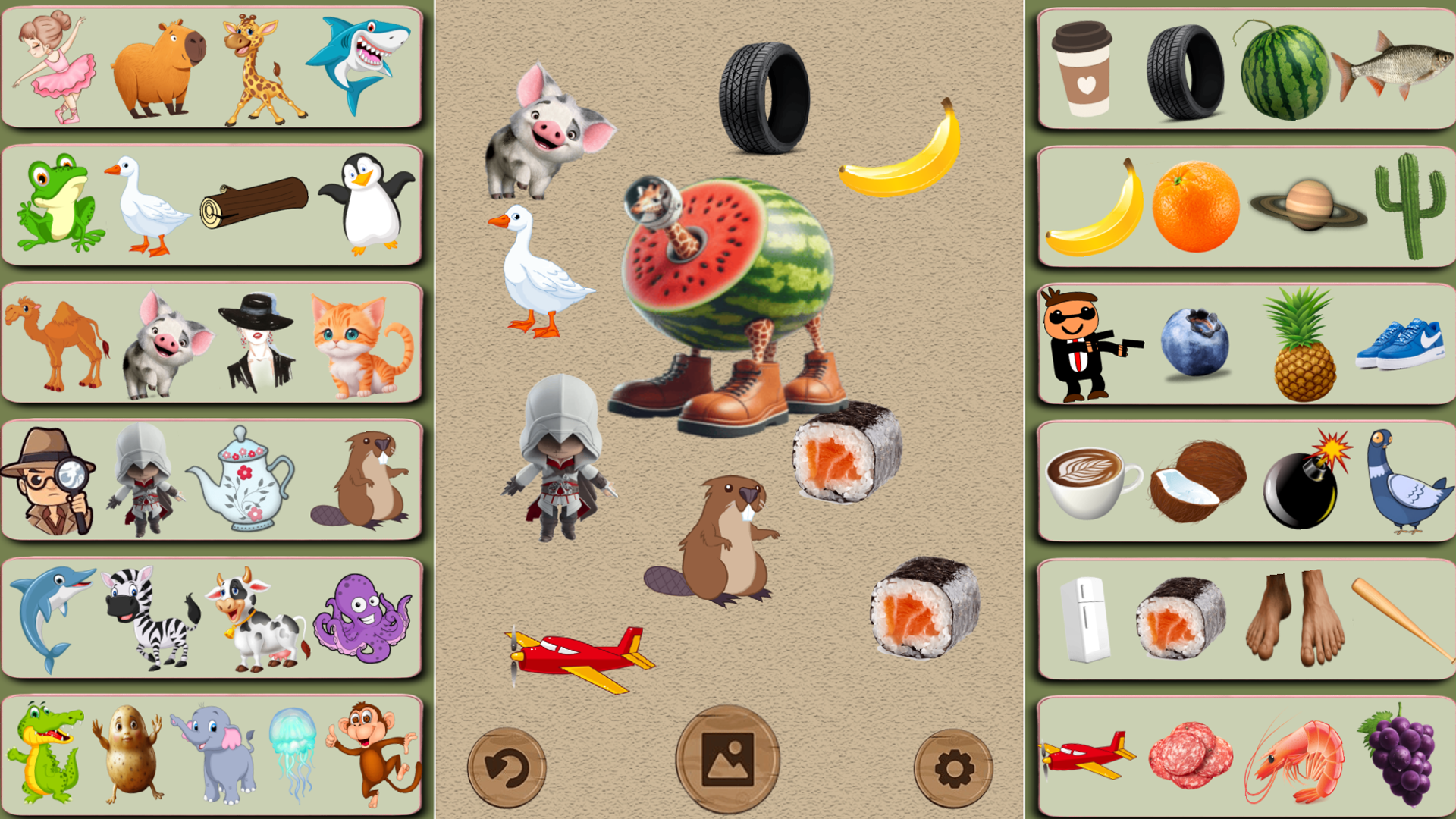
Task: Click the coffee cup in the top-right panel
Action: 1081,68
